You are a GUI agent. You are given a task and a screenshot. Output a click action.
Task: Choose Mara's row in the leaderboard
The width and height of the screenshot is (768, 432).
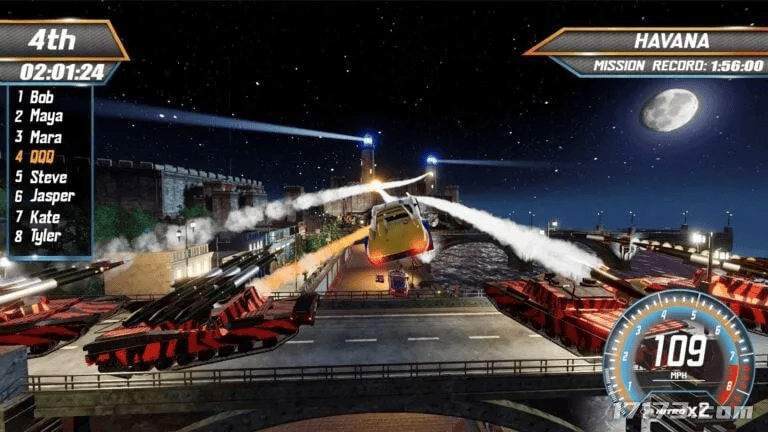[x=45, y=137]
